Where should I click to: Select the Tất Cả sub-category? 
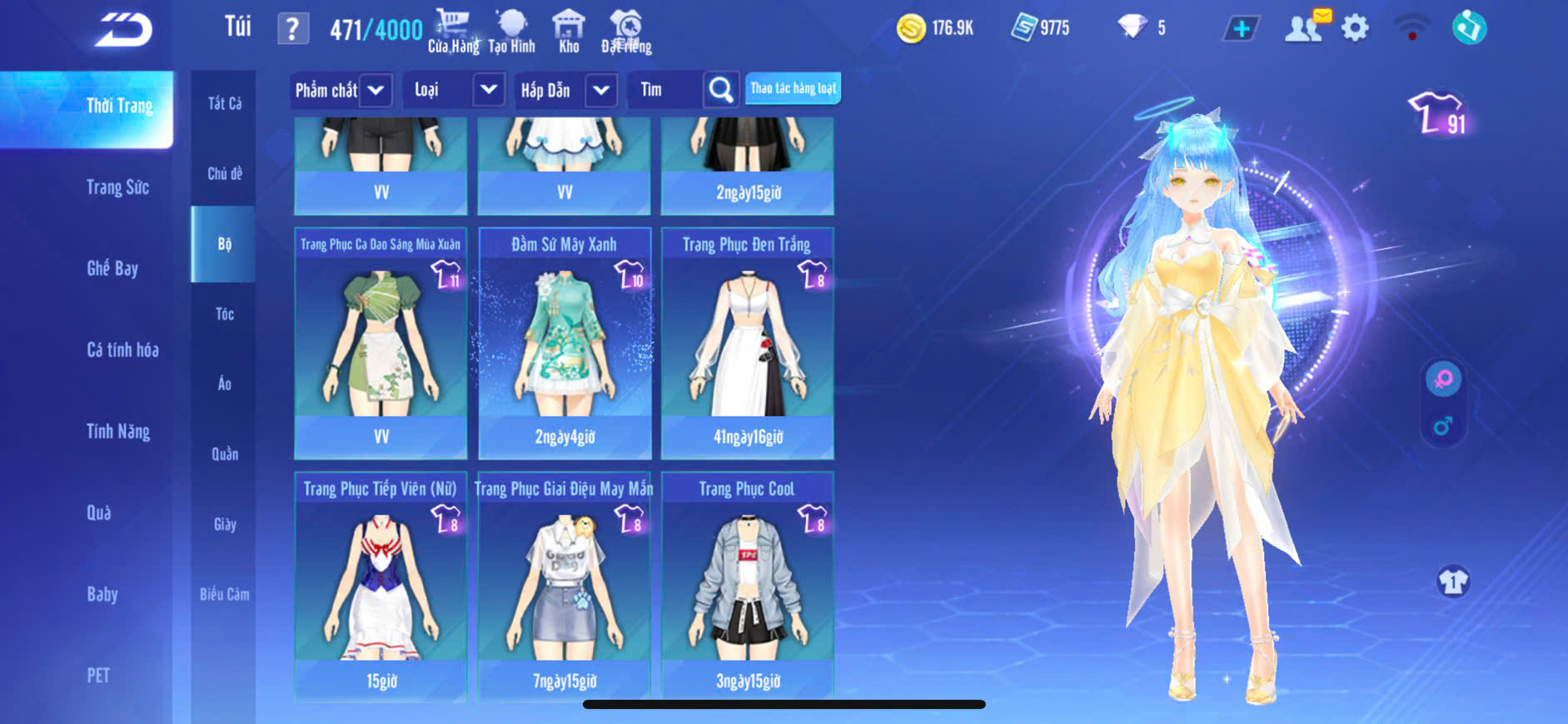click(x=225, y=103)
